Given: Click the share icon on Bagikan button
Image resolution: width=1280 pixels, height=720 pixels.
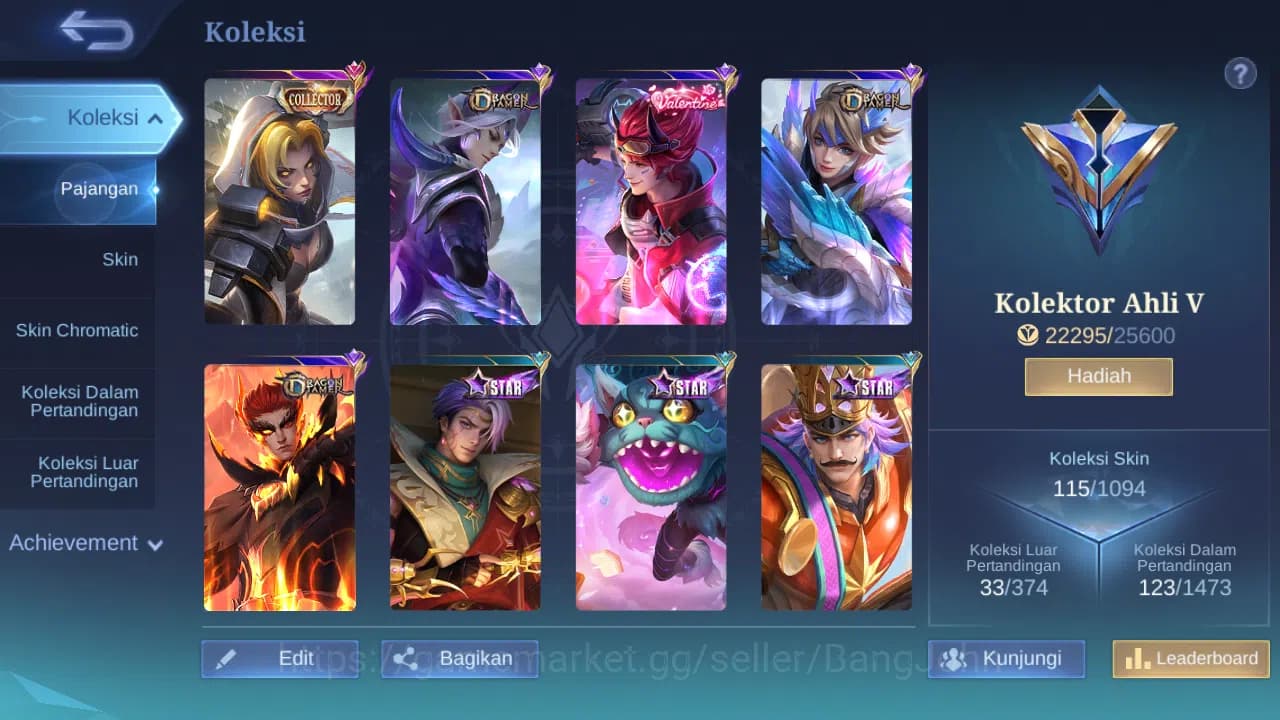Looking at the screenshot, I should click(407, 658).
